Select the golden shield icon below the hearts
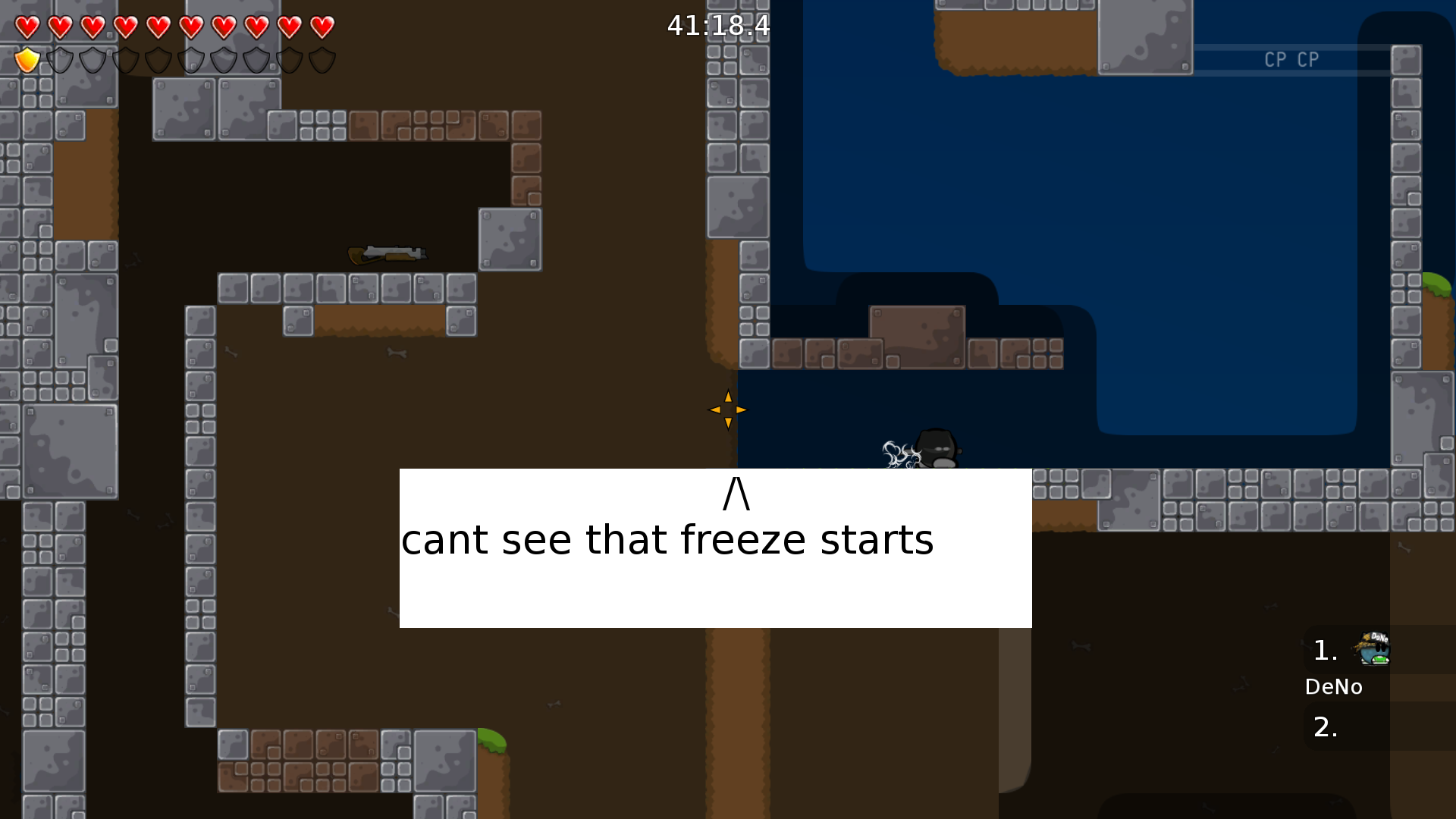This screenshot has width=1456, height=819. [x=27, y=60]
